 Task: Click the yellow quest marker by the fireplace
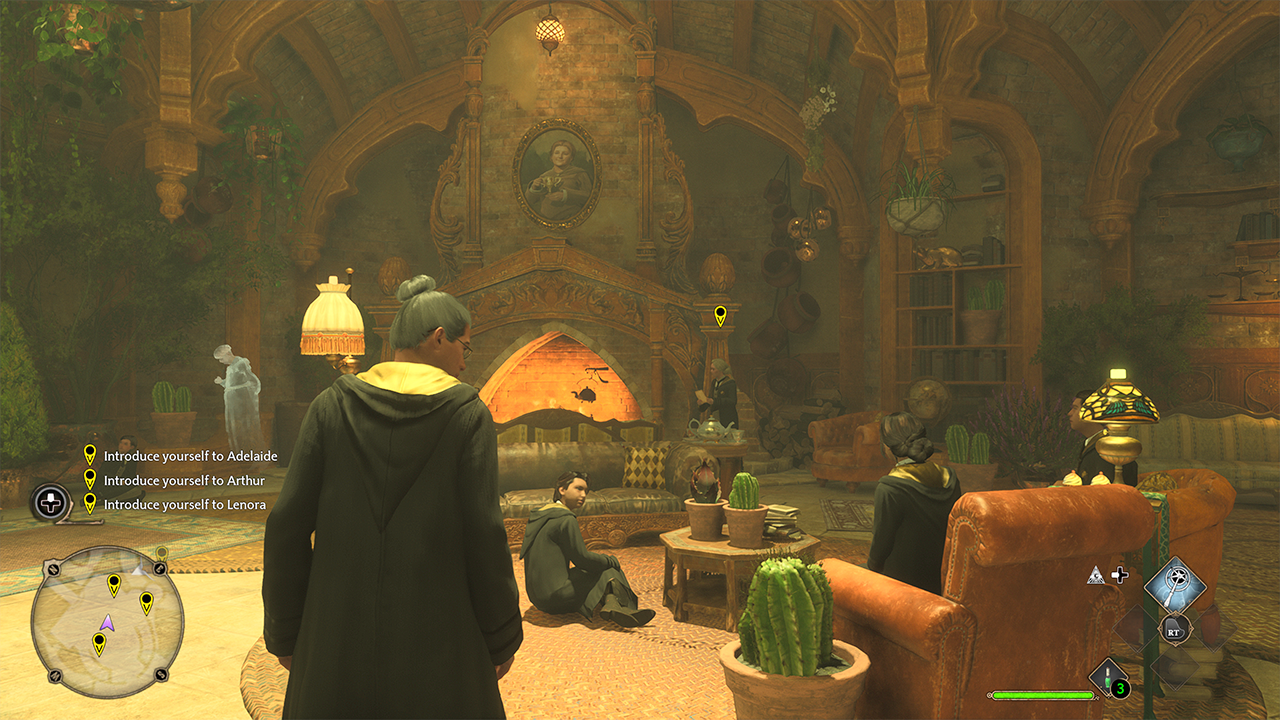tap(720, 317)
